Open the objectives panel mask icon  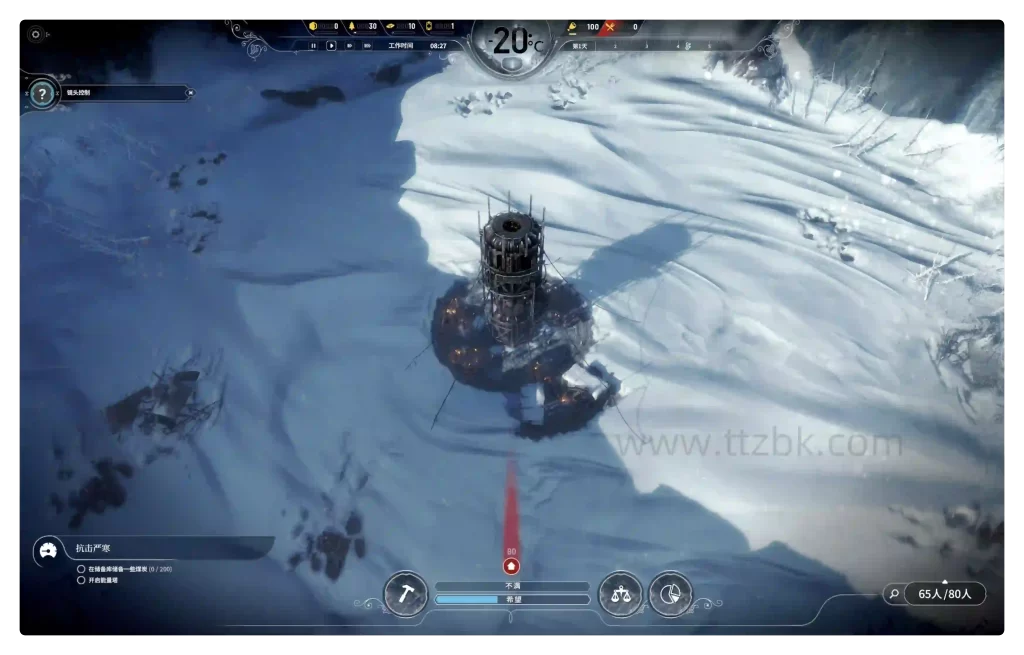pos(46,550)
